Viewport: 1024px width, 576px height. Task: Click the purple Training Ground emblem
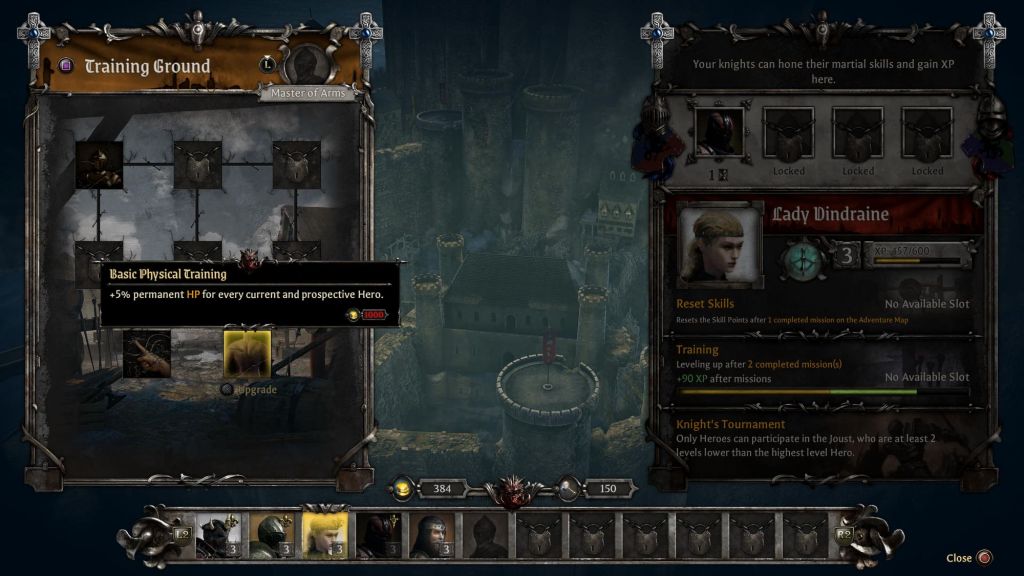[x=67, y=67]
